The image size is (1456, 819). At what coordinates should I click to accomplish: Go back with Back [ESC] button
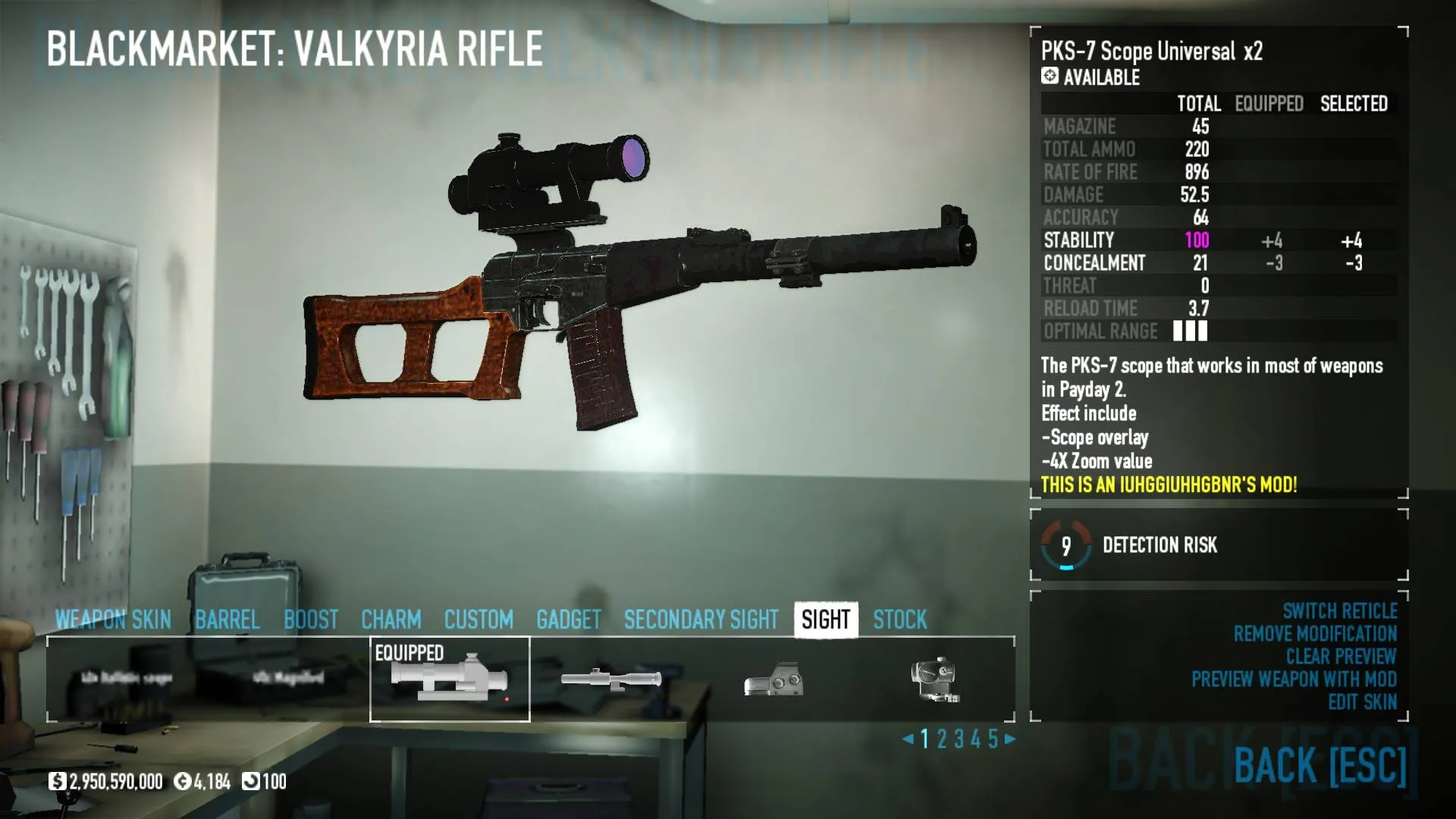tap(1319, 764)
